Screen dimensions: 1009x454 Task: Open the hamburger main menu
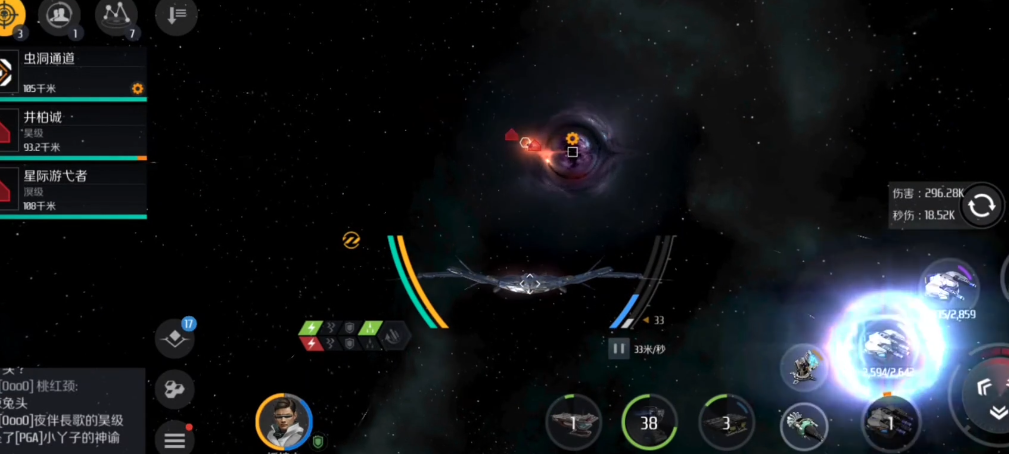(175, 438)
